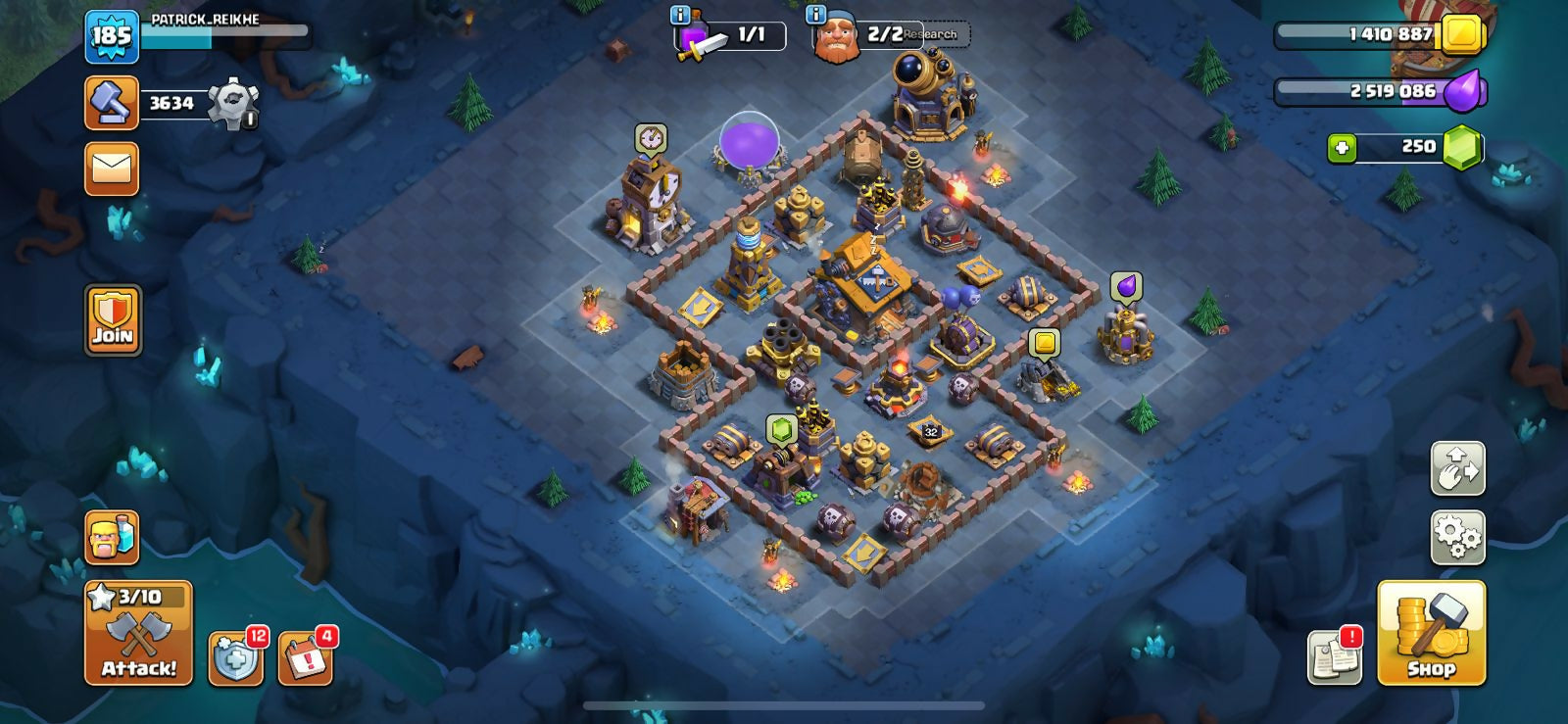Open the shield icon with 12 badge
Viewport: 1568px width, 724px height.
[235, 656]
